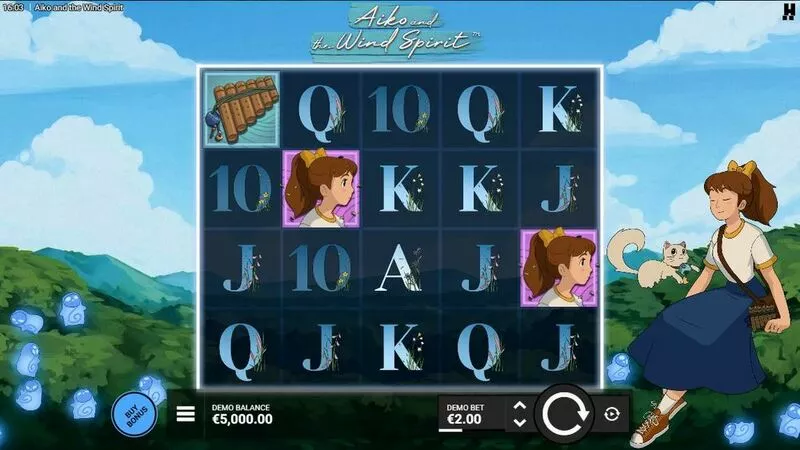Decrease the demo bet with down arrow
The image size is (800, 450).
[x=519, y=423]
